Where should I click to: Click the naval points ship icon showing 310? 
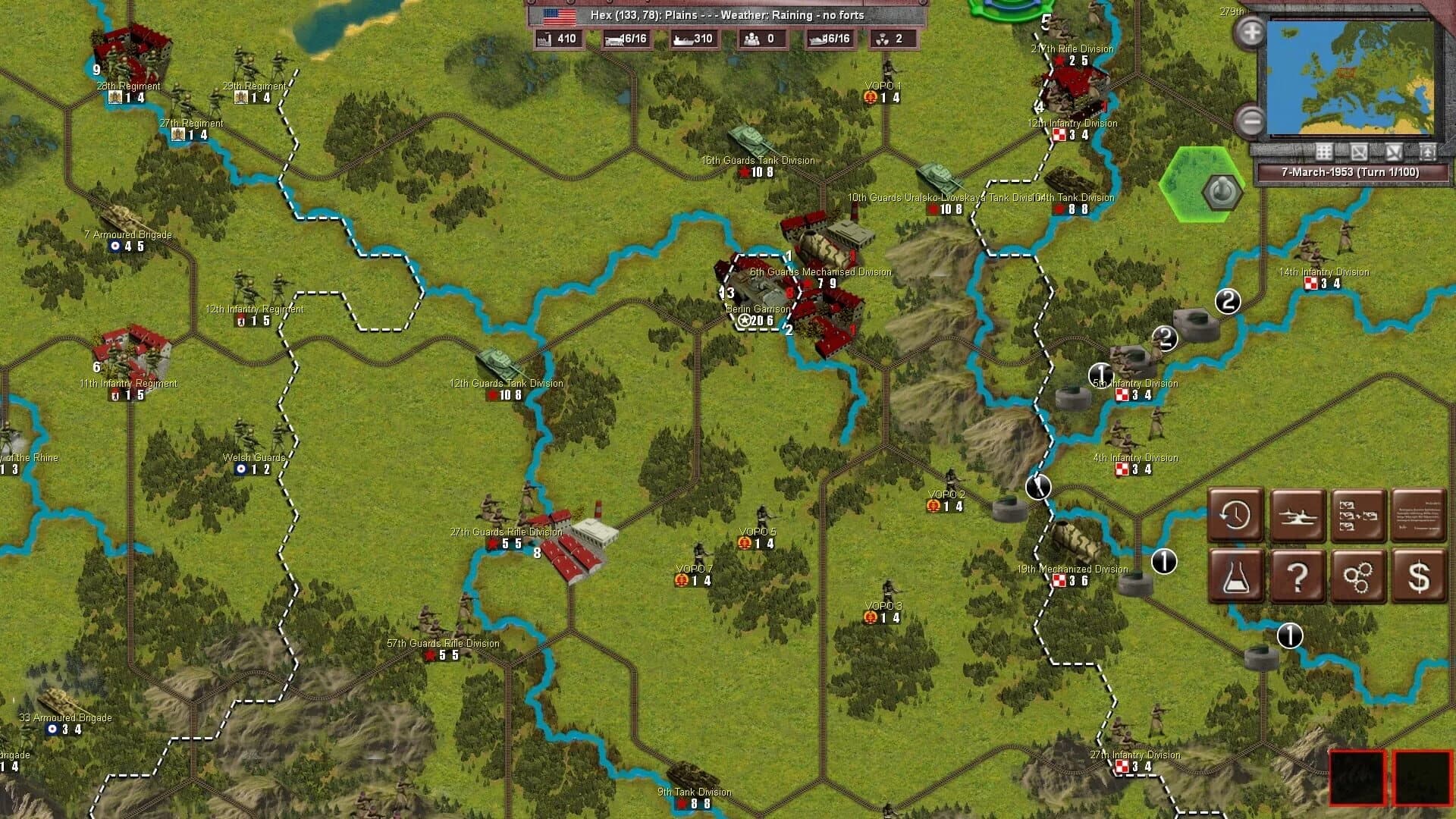coord(681,39)
